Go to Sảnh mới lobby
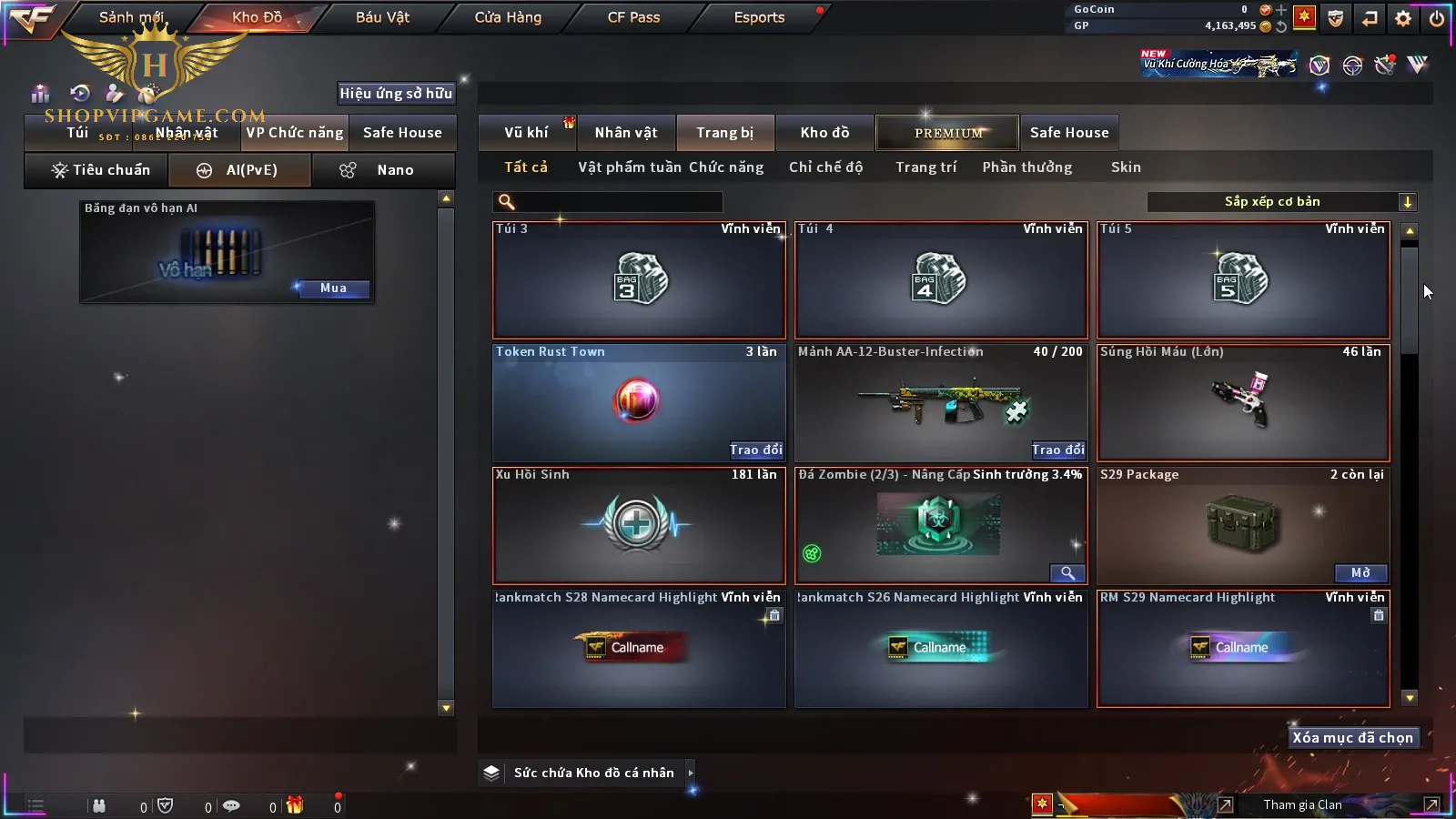This screenshot has height=819, width=1456. pos(131,17)
